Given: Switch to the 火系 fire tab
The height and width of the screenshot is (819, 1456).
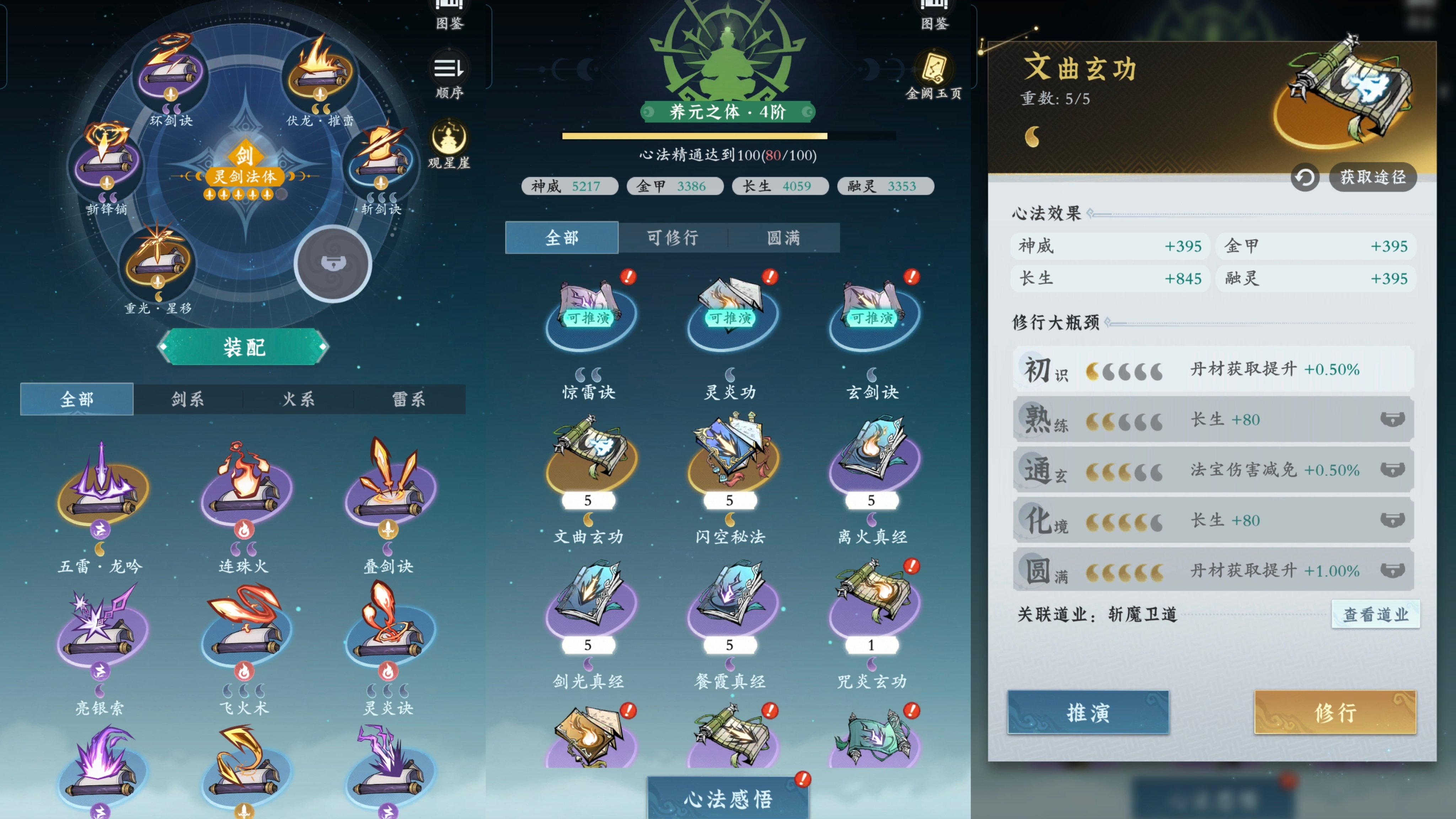Looking at the screenshot, I should point(299,399).
